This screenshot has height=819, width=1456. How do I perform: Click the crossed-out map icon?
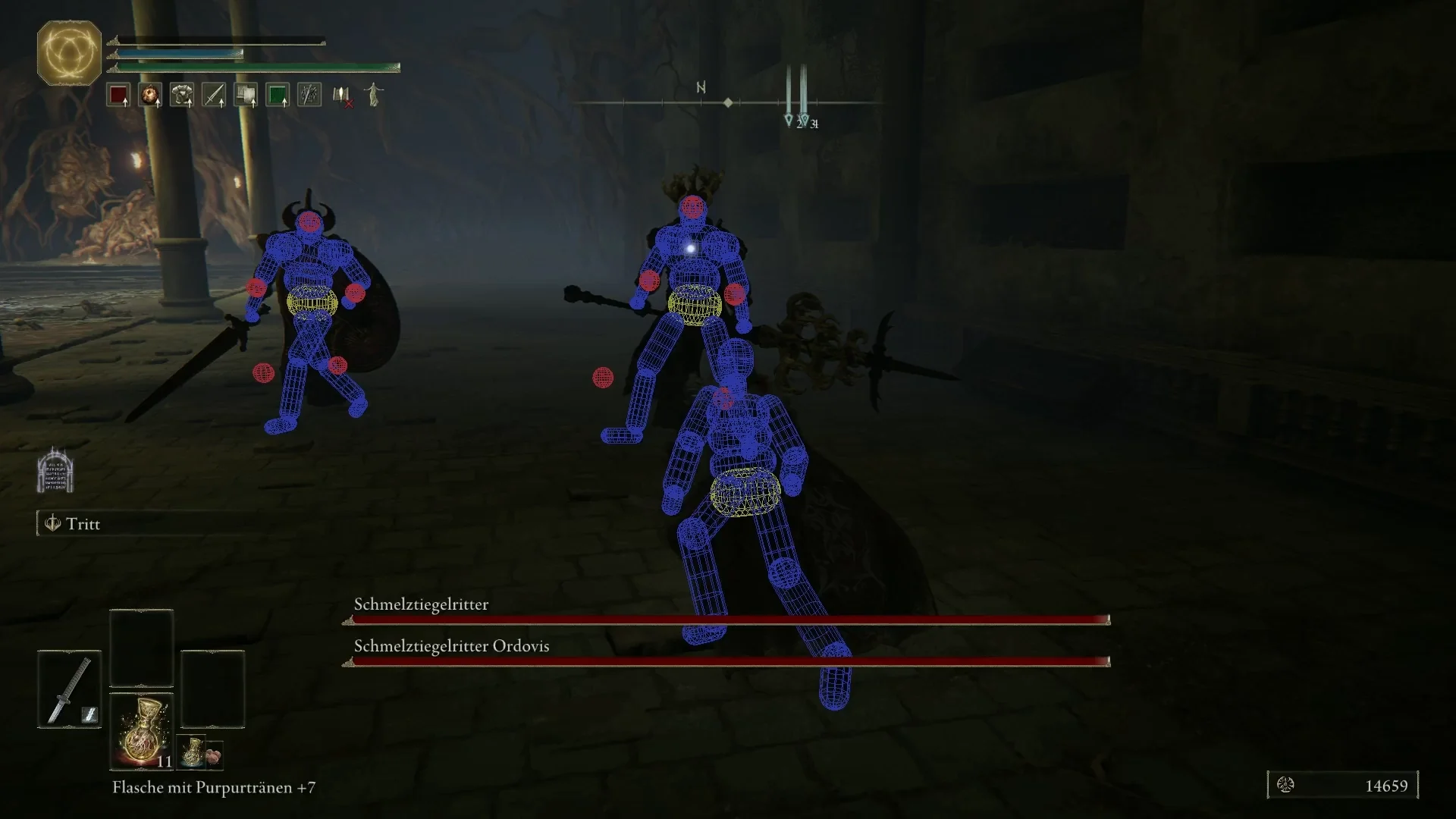(x=340, y=96)
